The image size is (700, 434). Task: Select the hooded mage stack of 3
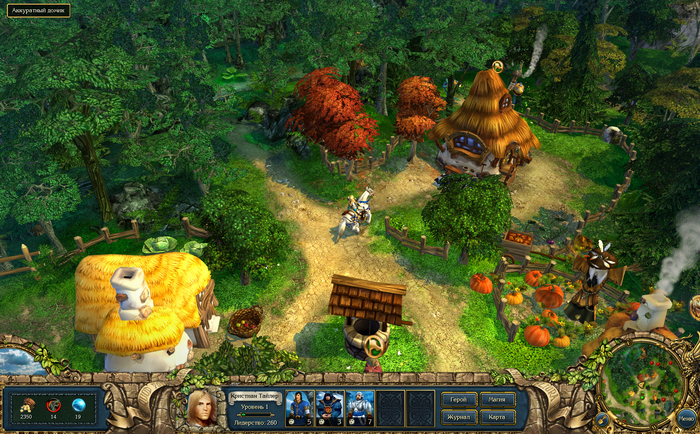click(330, 407)
